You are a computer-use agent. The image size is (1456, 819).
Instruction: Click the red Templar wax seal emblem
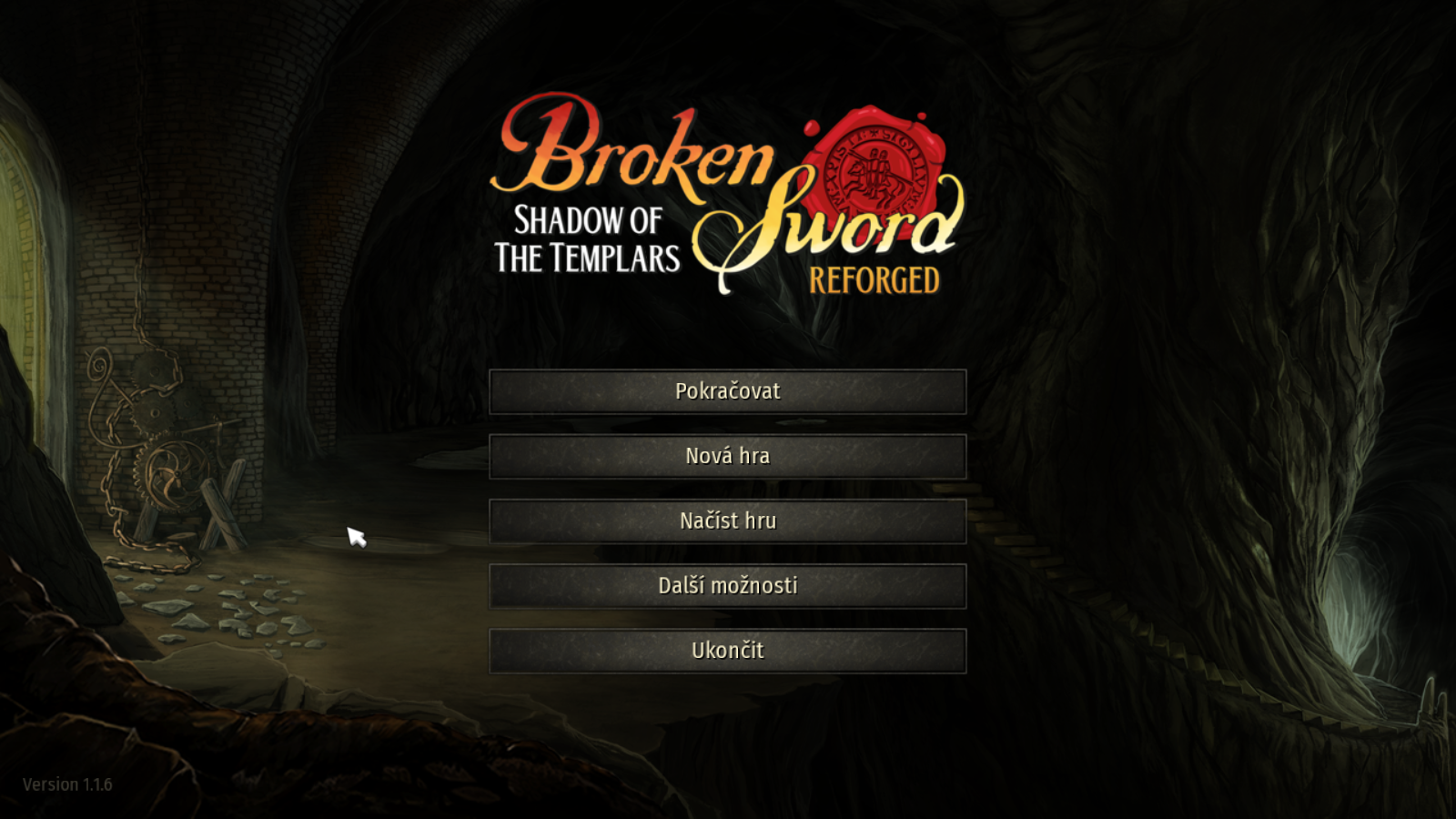[874, 164]
